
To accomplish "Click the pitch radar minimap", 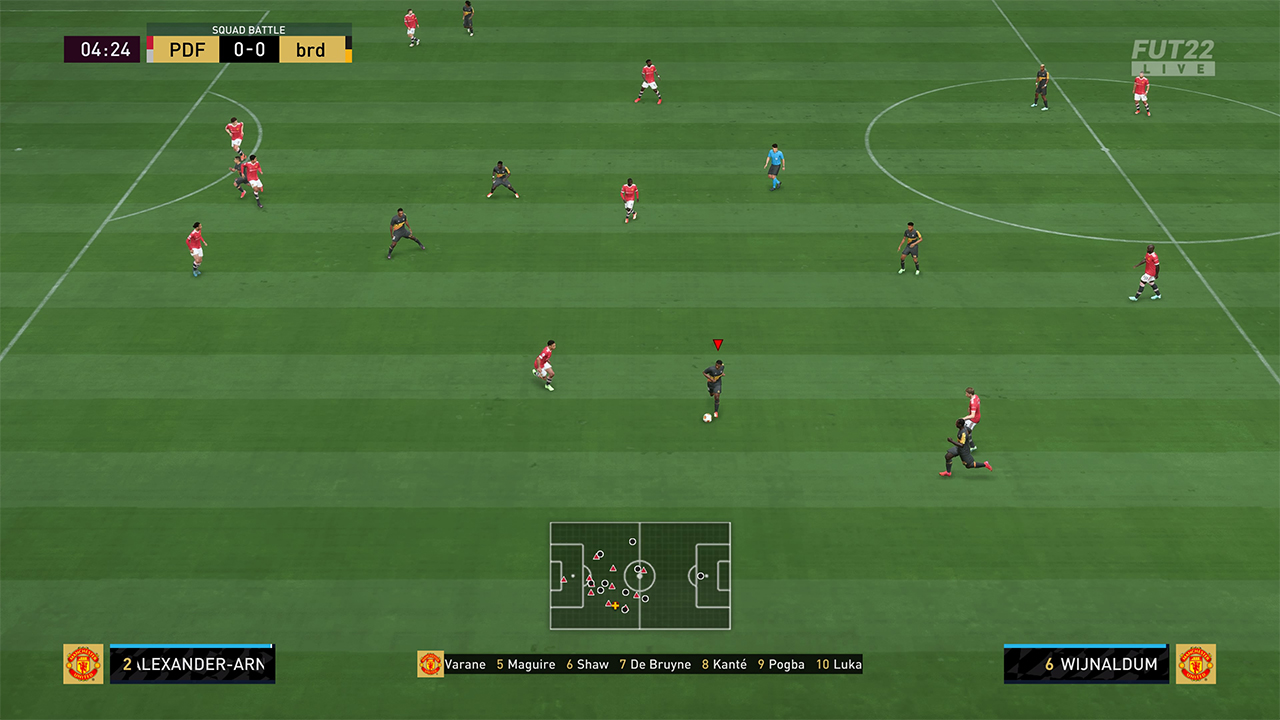I will click(640, 576).
